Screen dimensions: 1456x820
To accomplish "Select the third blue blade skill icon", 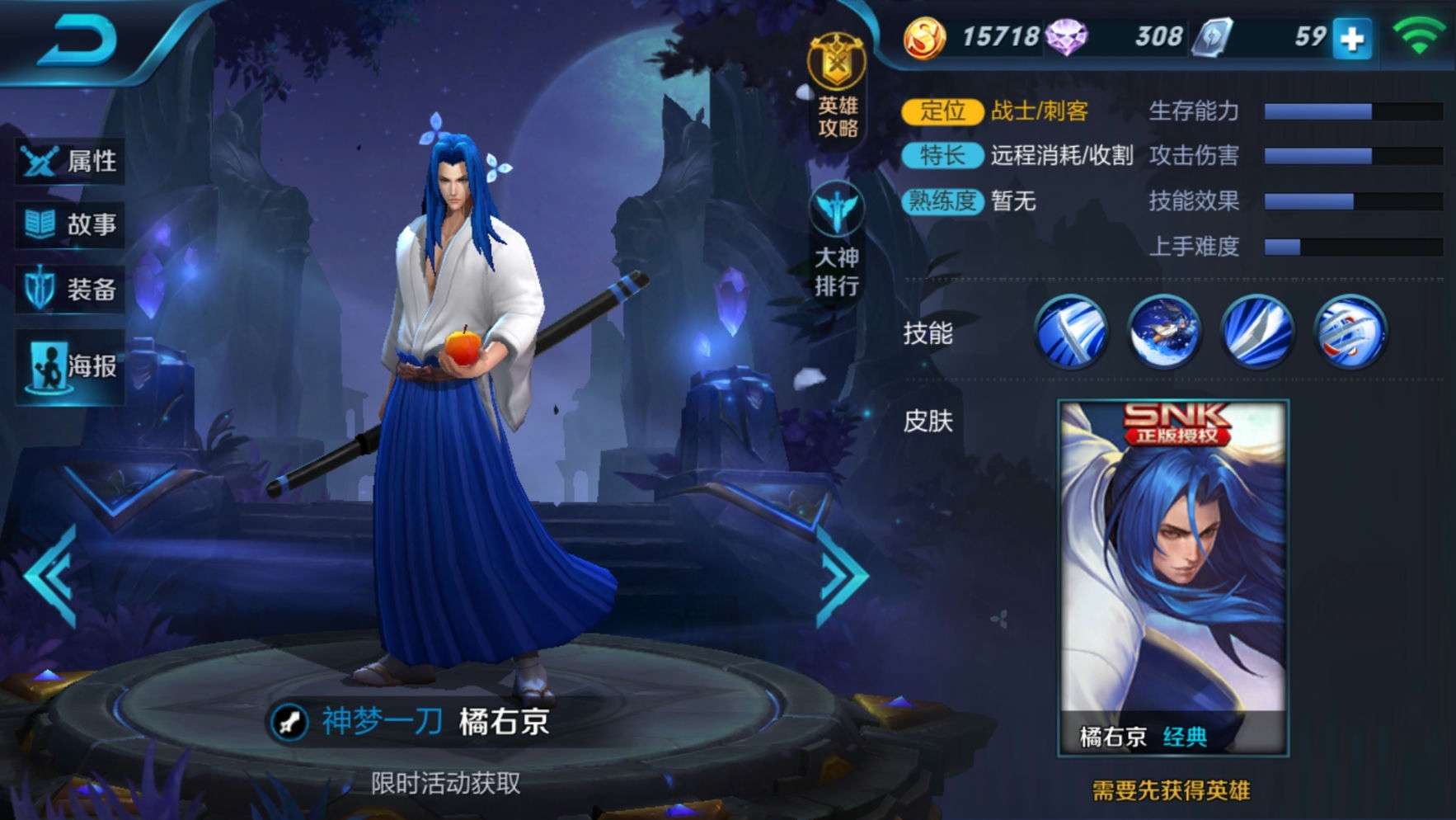I will pos(1257,332).
